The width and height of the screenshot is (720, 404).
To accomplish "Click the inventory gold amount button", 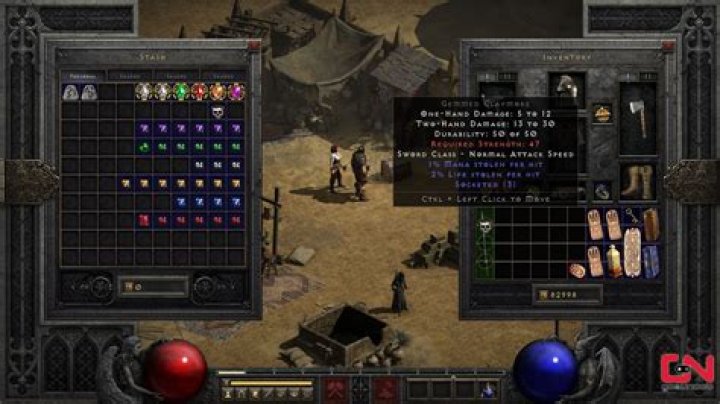I will tap(543, 294).
